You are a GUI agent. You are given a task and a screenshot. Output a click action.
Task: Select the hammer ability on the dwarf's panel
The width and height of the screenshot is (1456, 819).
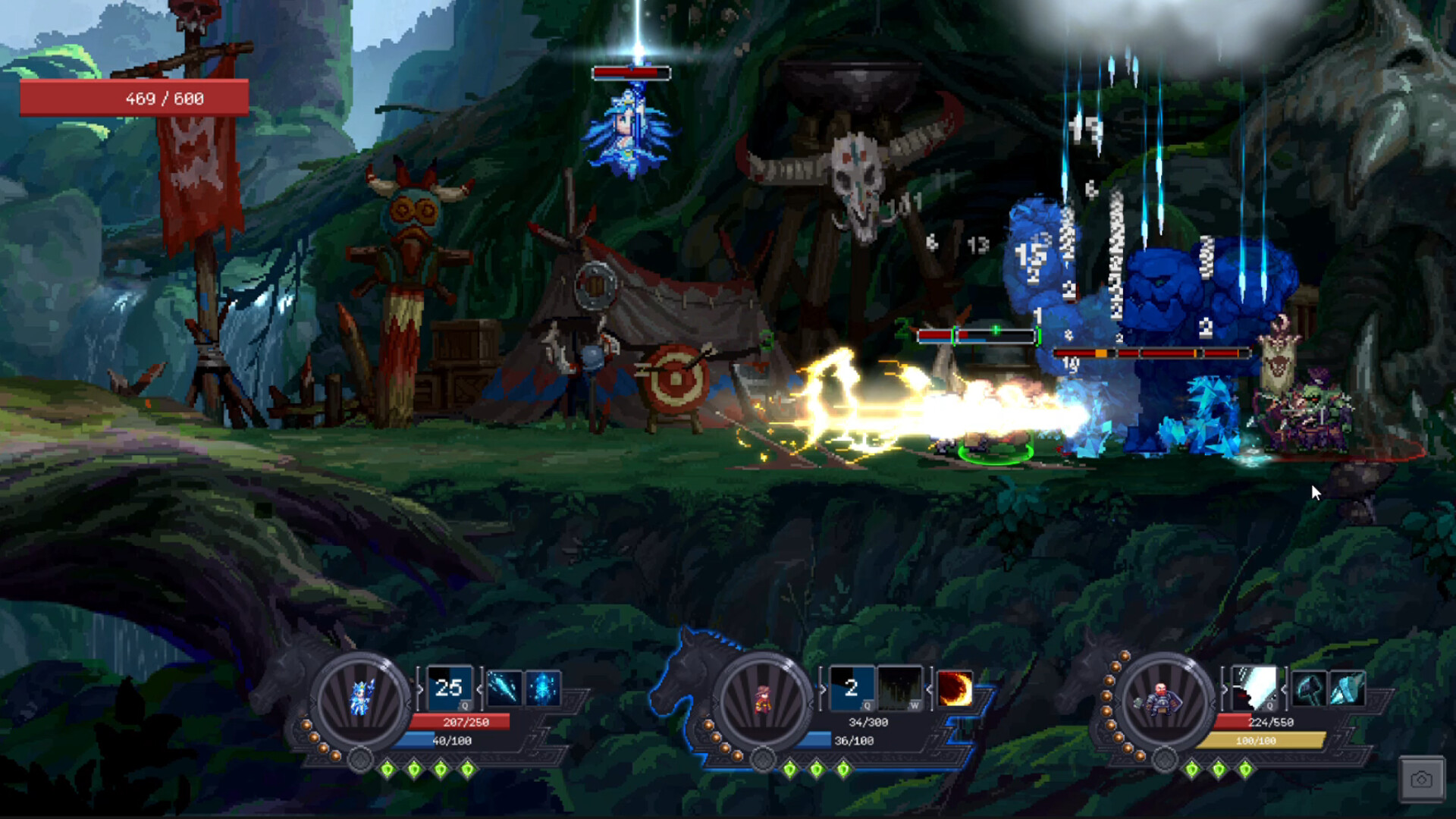coord(1310,688)
